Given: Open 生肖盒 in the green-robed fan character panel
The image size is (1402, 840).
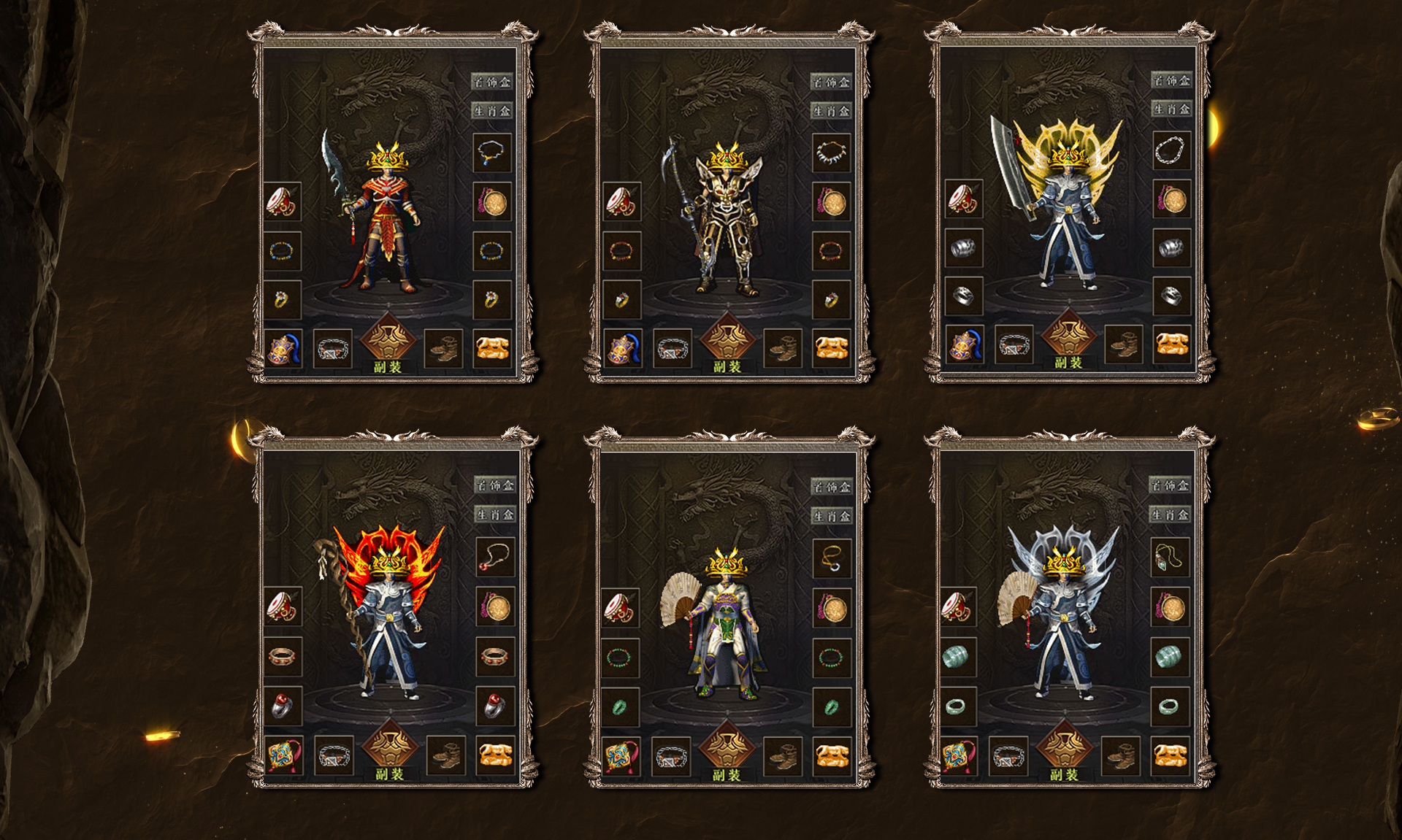Looking at the screenshot, I should tap(831, 516).
